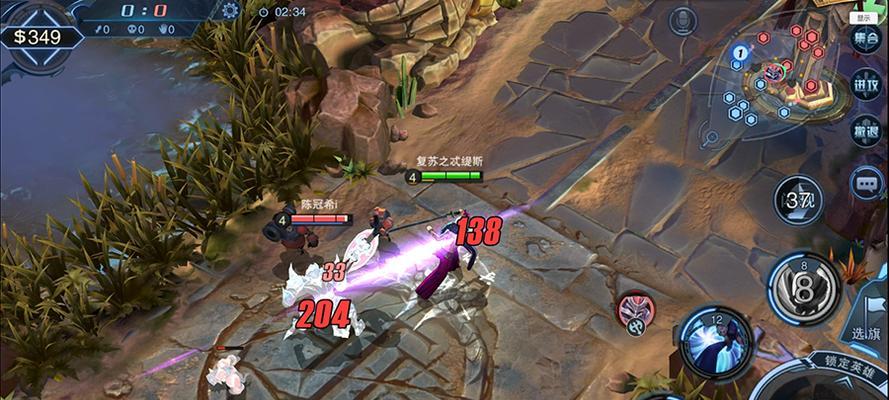Send the 撤退 (retreat) signal
This screenshot has width=889, height=400.
coord(866,131)
